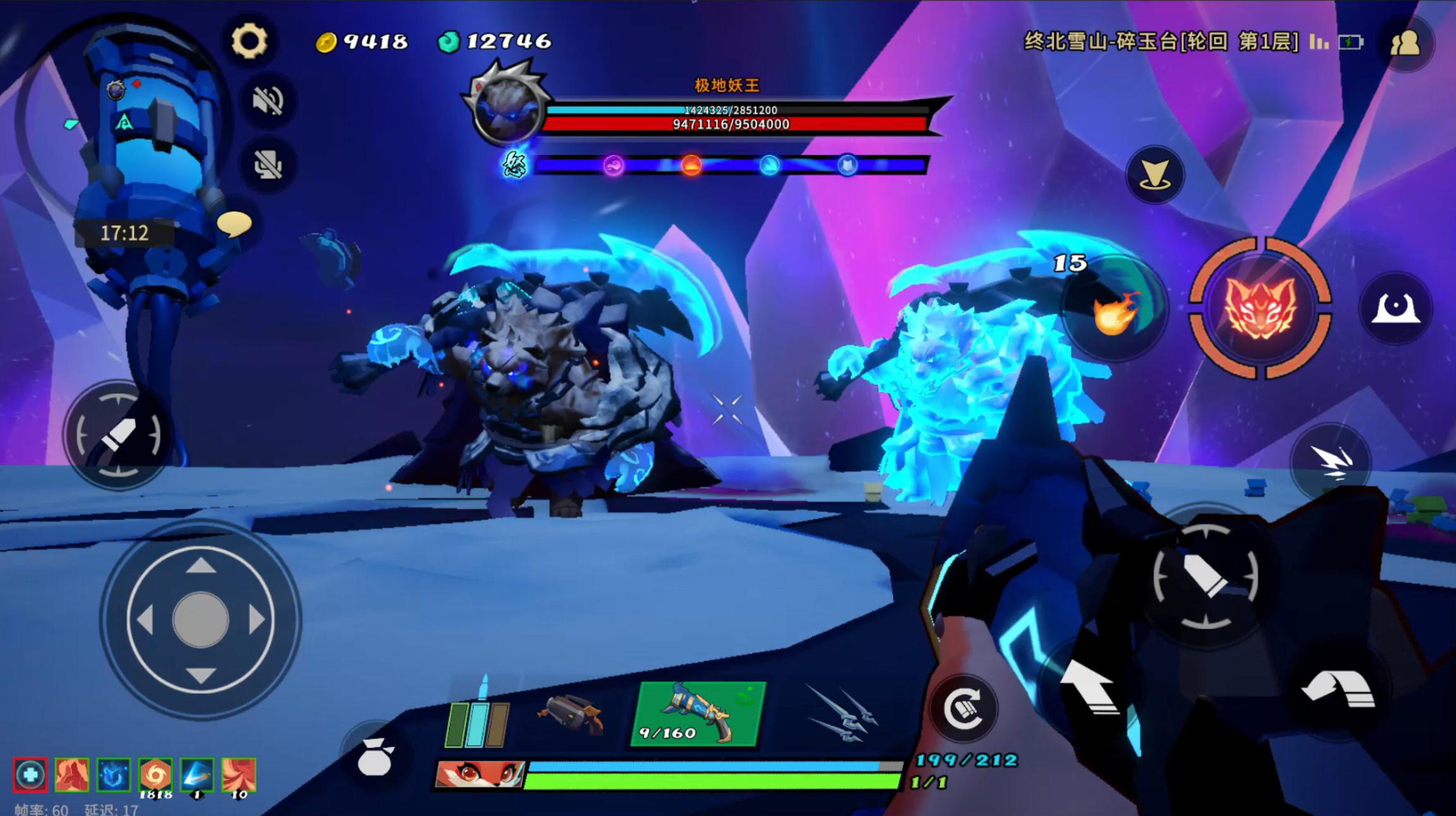Tap the right-side fire bullet button
Screen dimensions: 1456x816
1205,577
